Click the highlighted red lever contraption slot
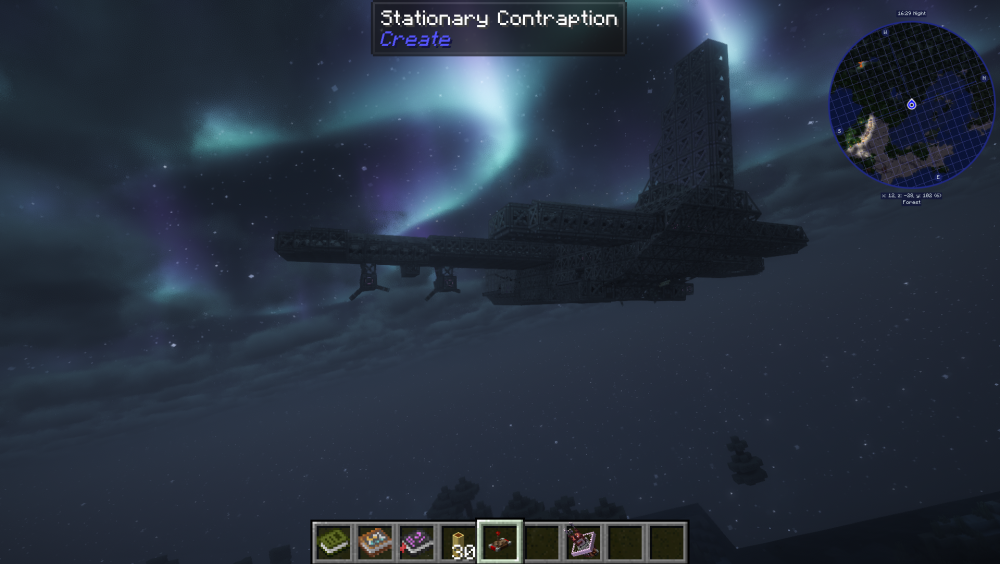Image resolution: width=1000 pixels, height=564 pixels. tap(500, 542)
